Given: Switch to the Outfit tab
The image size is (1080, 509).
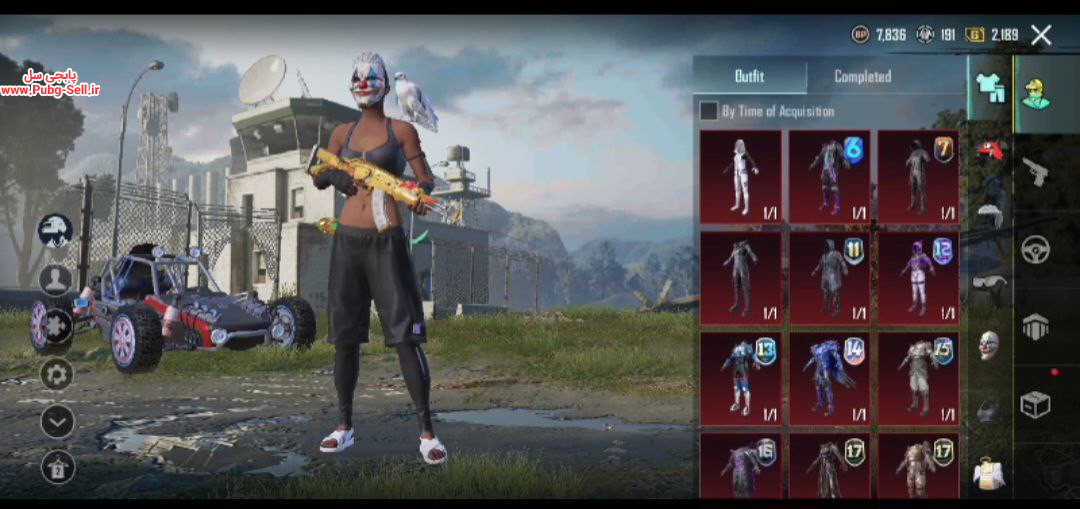Looking at the screenshot, I should tap(749, 76).
